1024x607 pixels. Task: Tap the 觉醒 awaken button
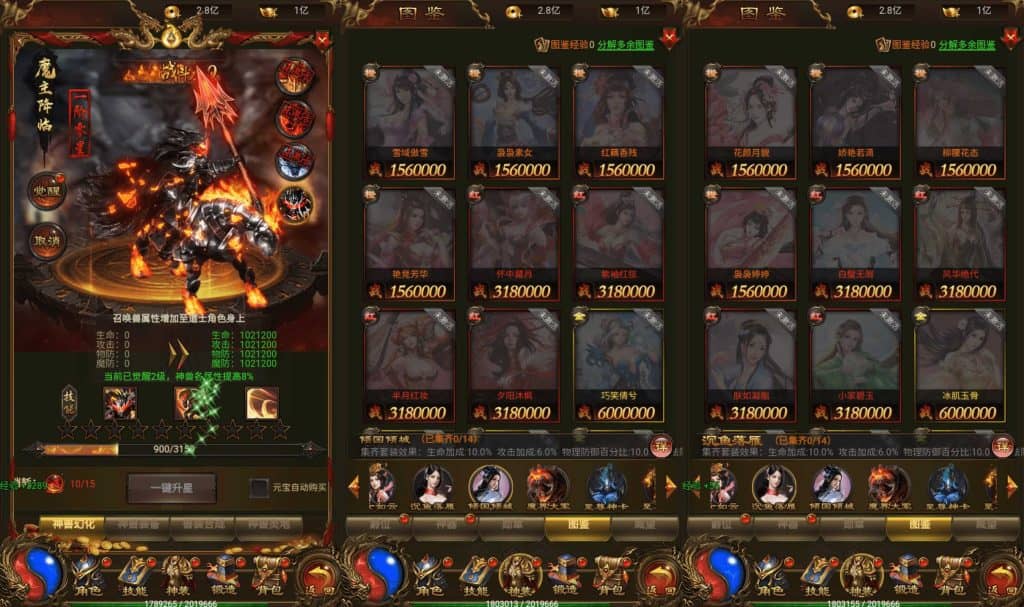tap(47, 191)
